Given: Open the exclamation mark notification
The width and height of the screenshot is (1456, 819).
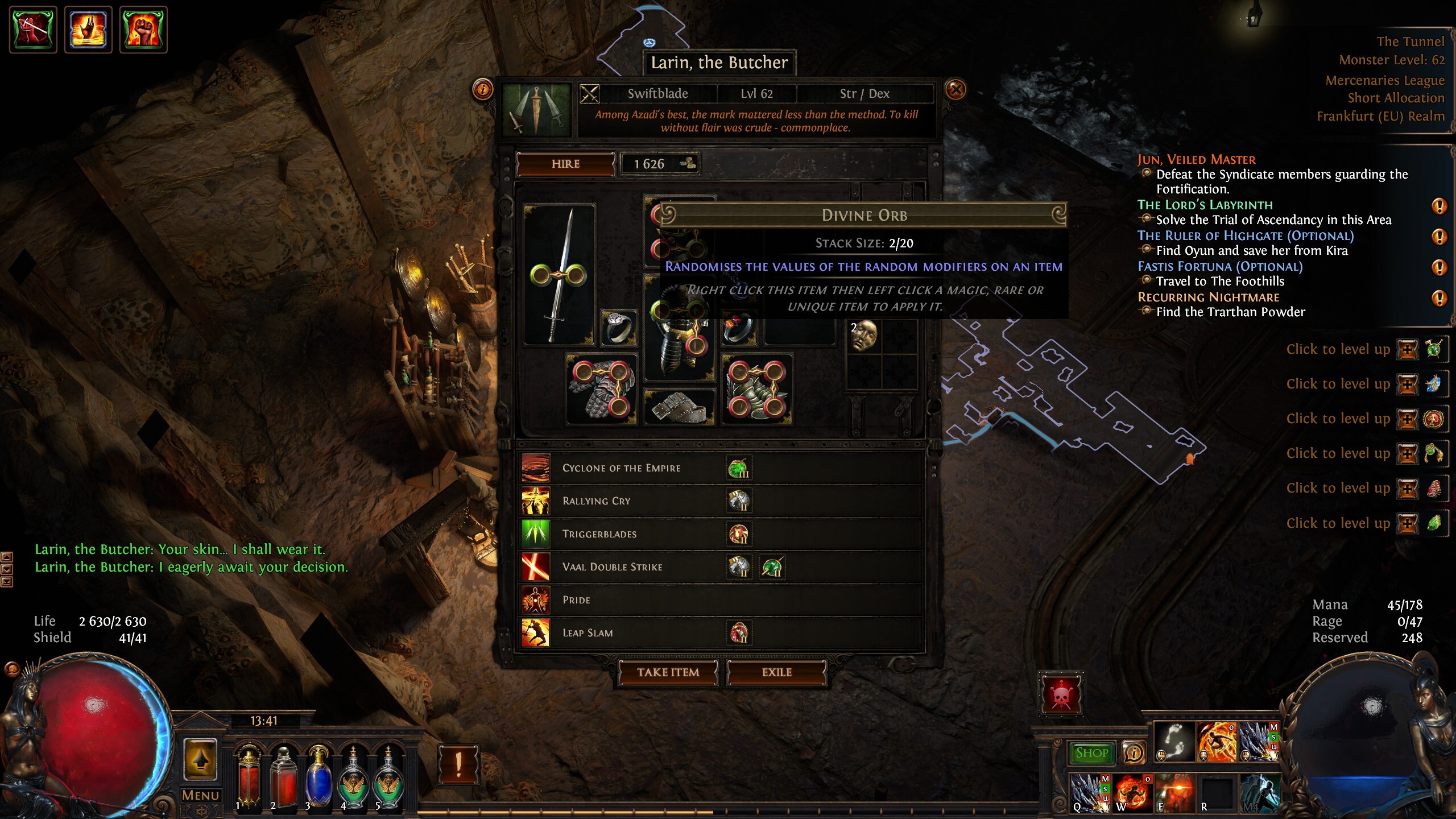Looking at the screenshot, I should click(458, 764).
